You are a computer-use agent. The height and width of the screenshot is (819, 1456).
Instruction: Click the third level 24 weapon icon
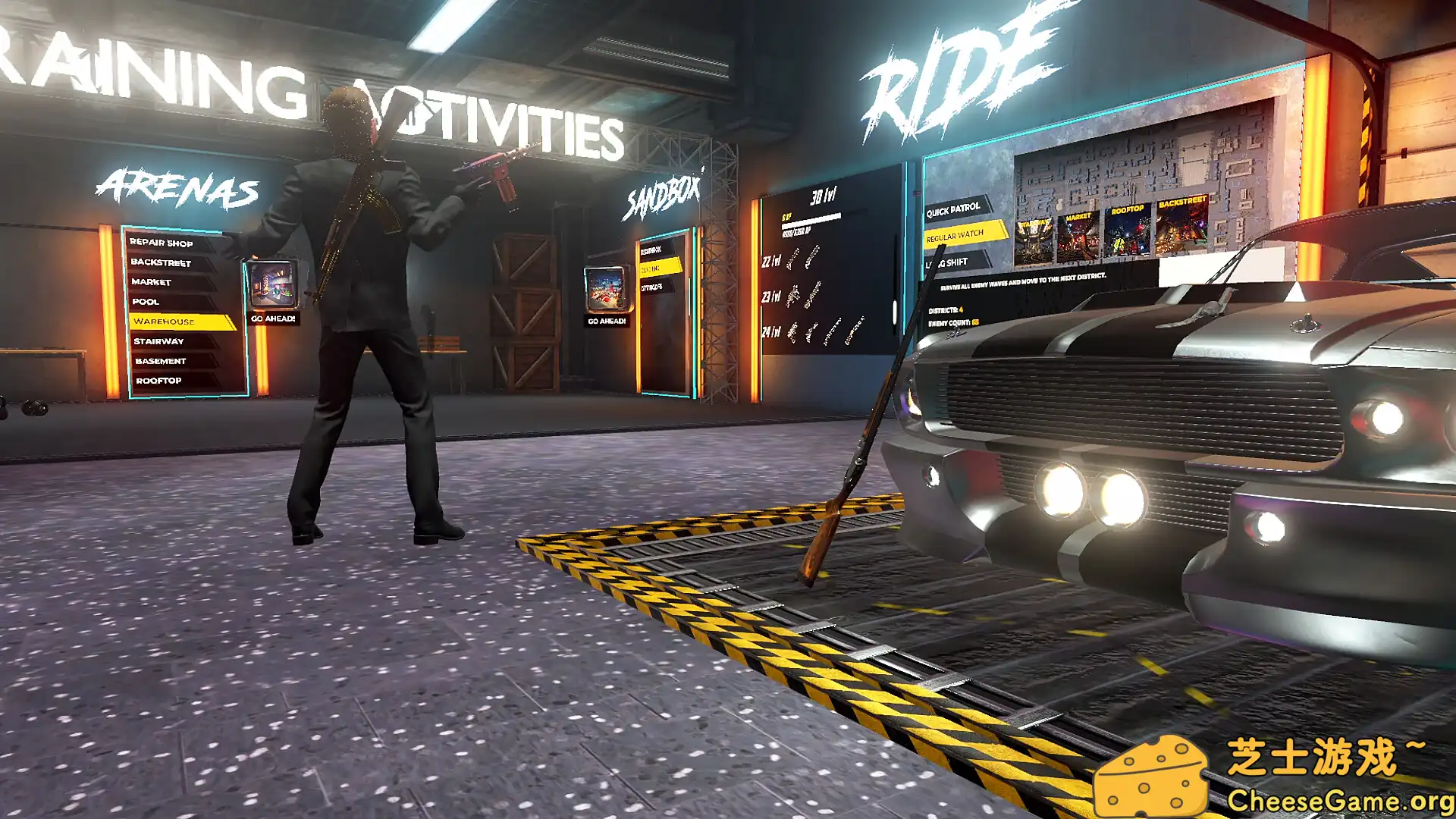(x=830, y=331)
